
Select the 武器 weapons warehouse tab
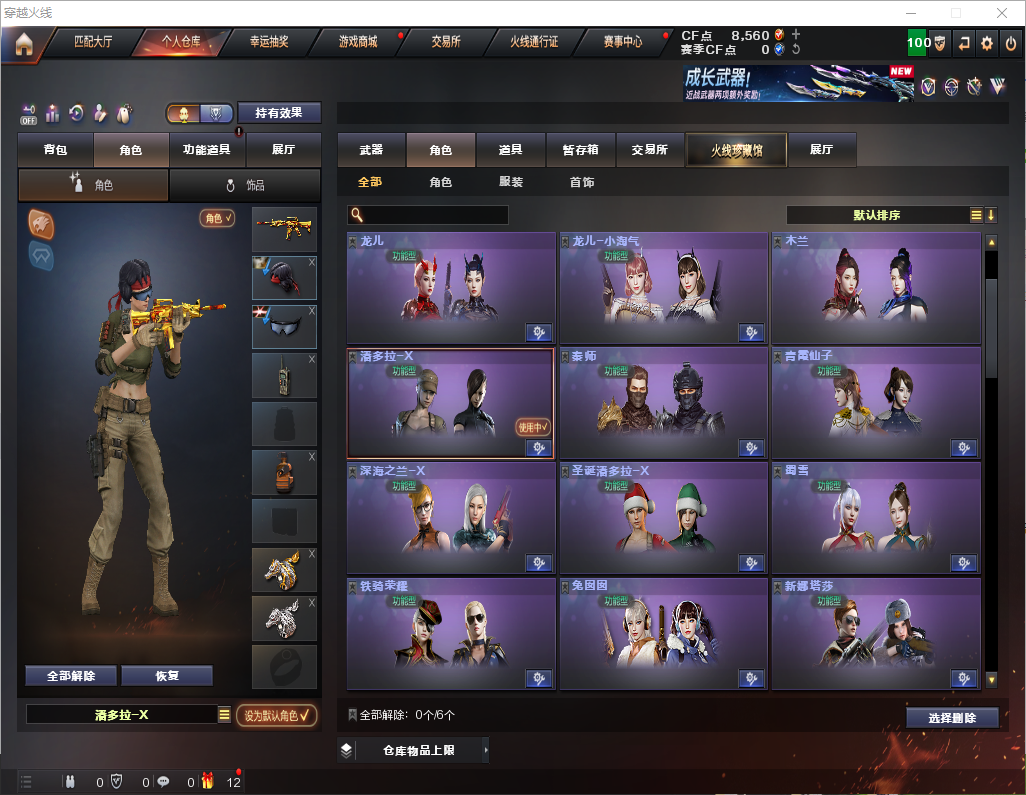tap(371, 150)
